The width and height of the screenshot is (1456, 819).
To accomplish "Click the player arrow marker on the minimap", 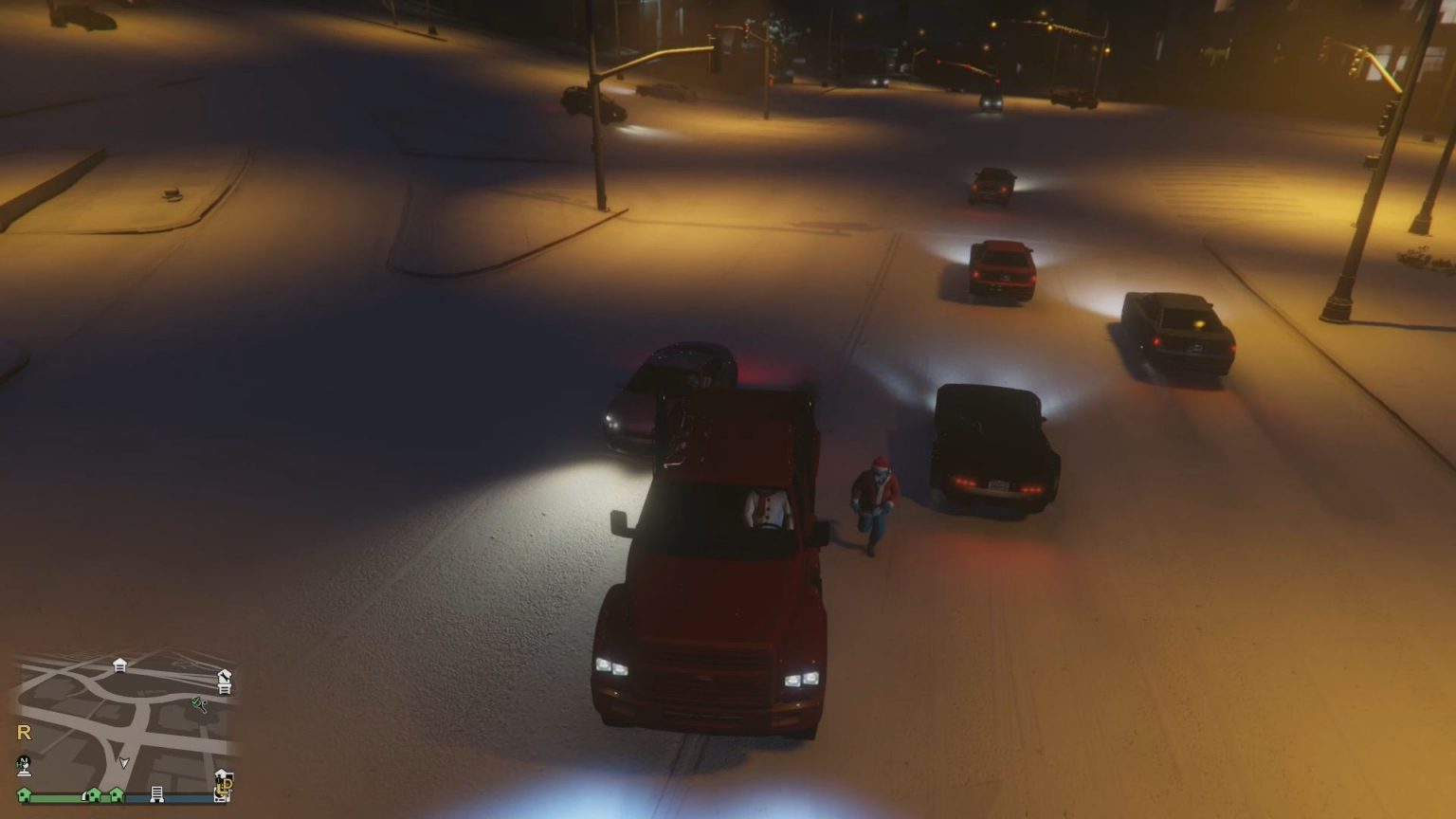I will (x=123, y=761).
